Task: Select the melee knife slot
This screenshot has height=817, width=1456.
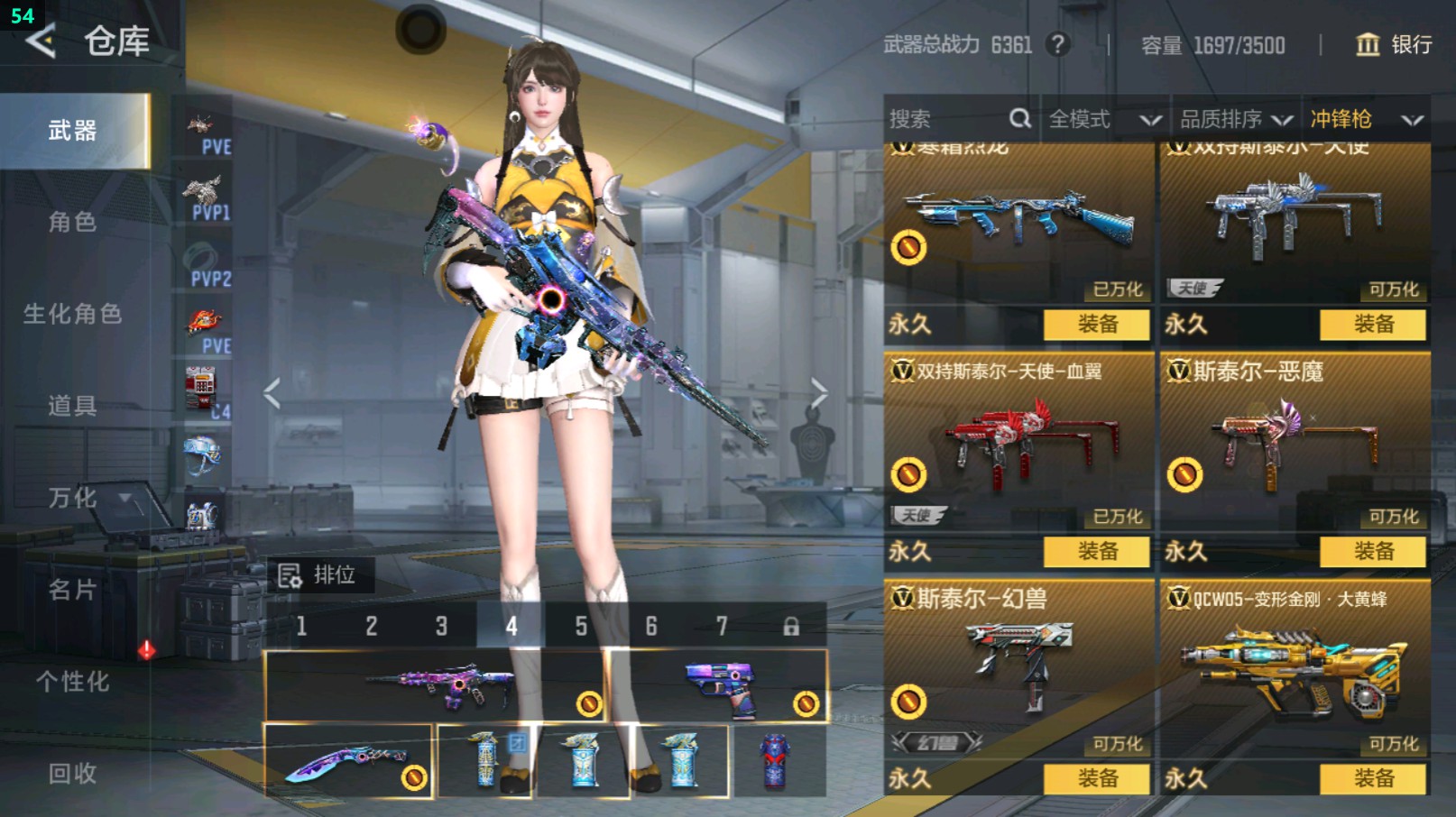Action: pyautogui.click(x=349, y=762)
